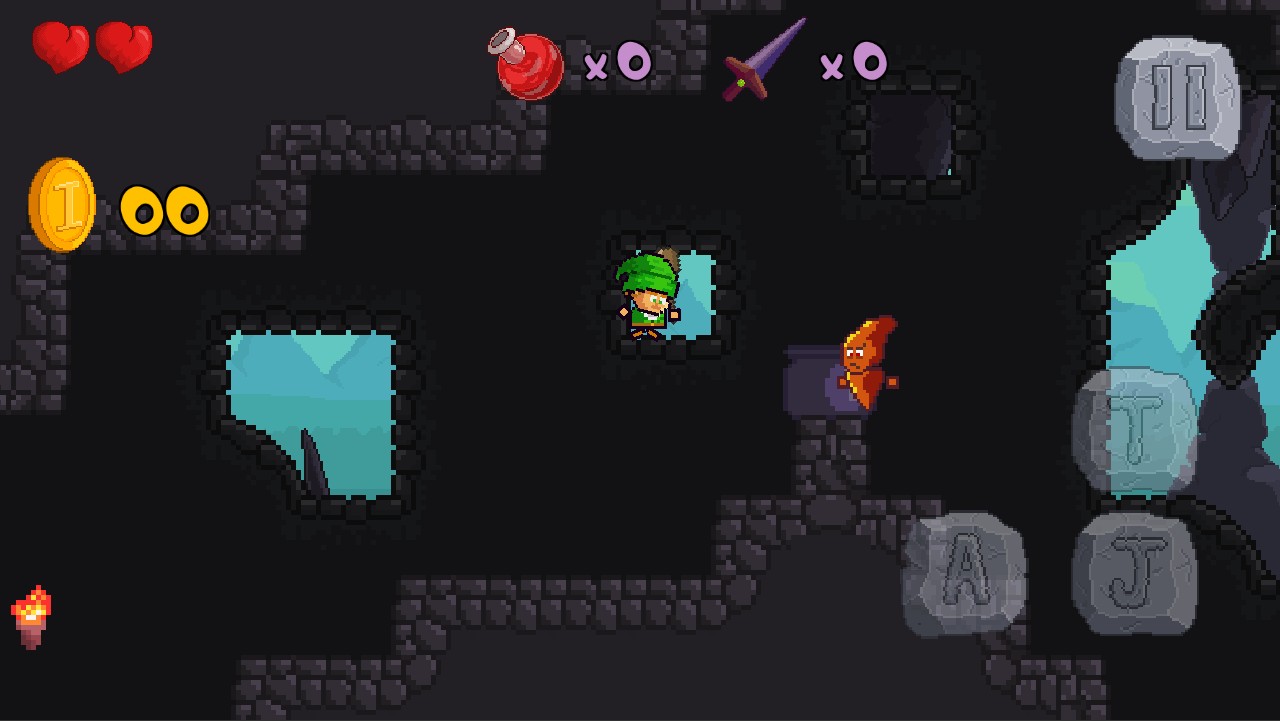Select the purple throwing dagger icon
This screenshot has height=721, width=1280.
click(764, 60)
